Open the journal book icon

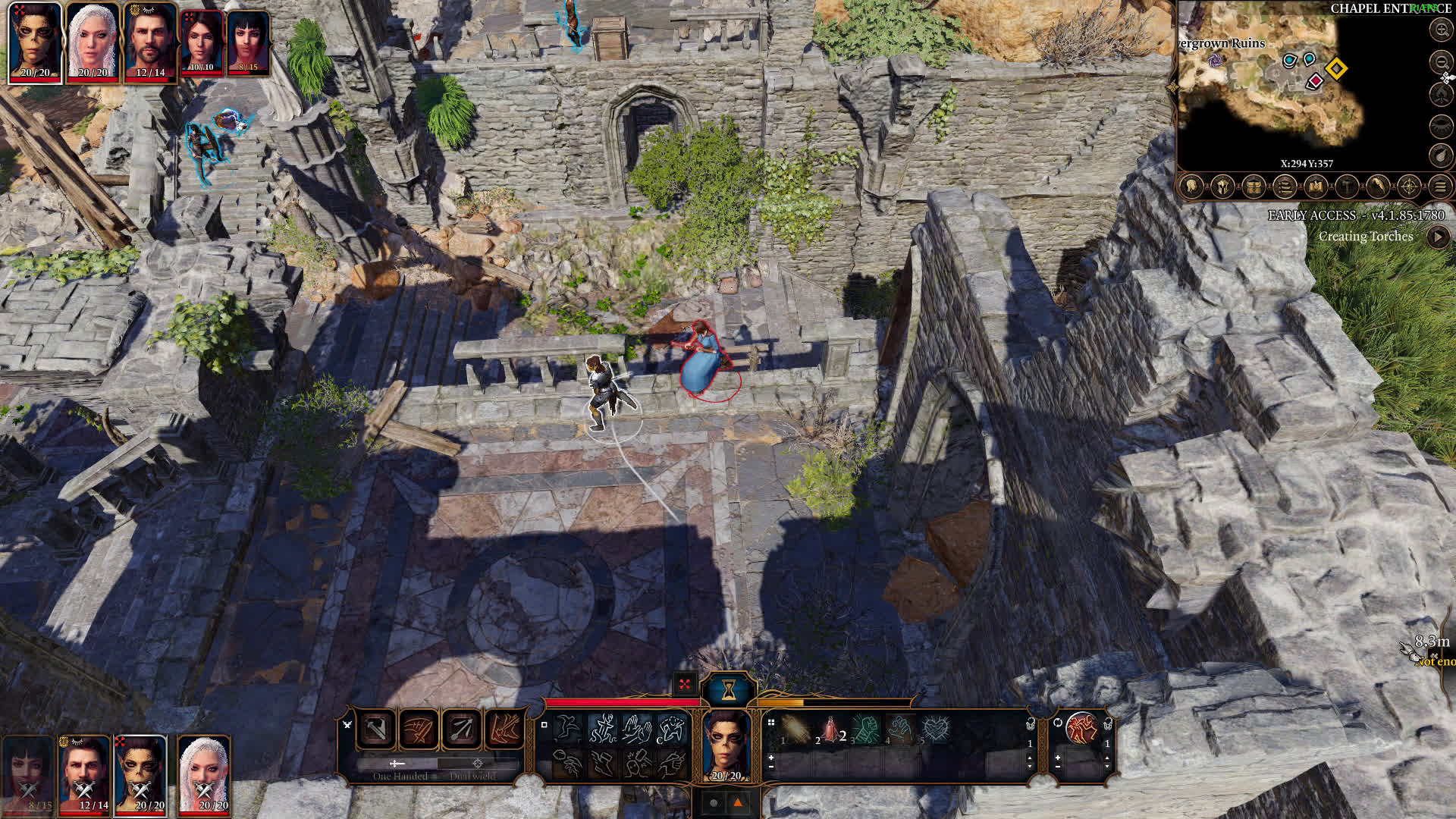coord(1316,187)
